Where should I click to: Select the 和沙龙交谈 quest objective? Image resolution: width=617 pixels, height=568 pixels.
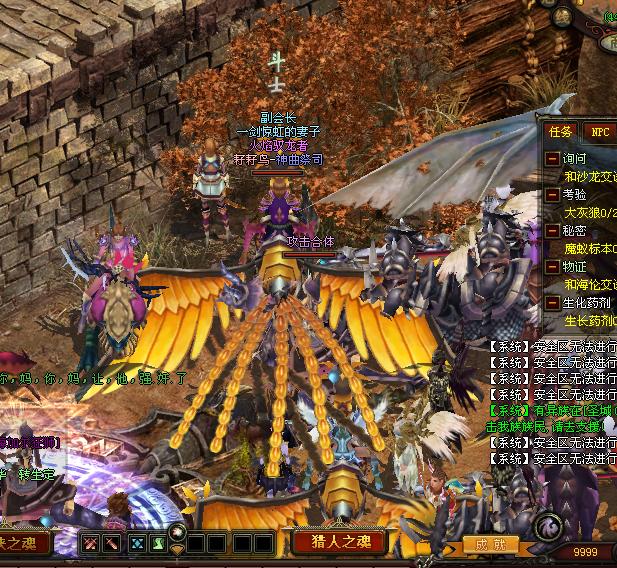tap(590, 177)
